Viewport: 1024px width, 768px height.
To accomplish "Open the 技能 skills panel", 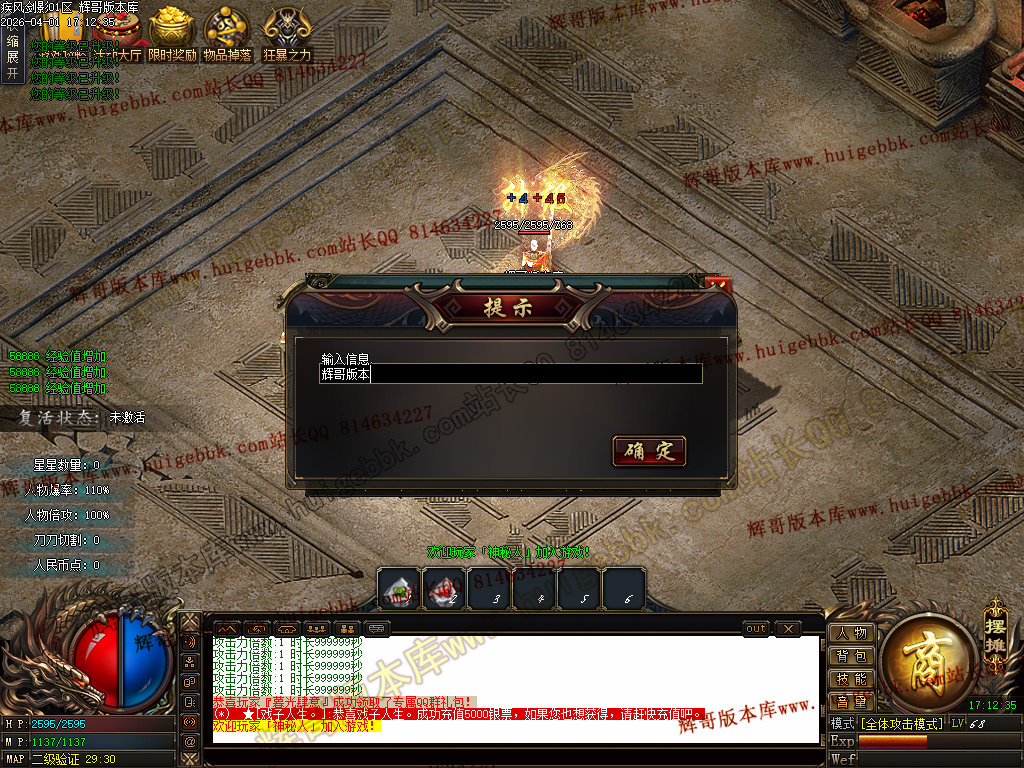I will (852, 679).
